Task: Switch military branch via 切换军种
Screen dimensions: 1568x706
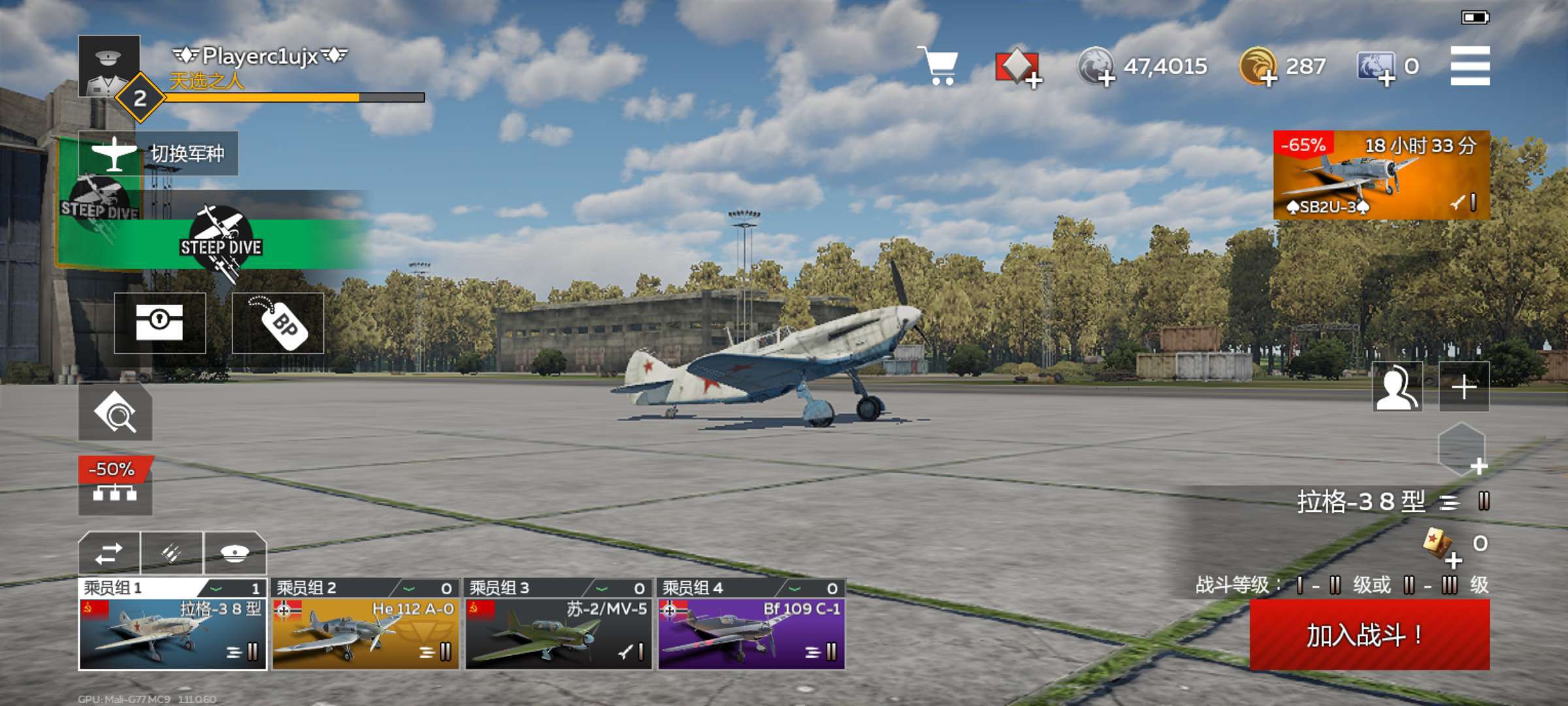Action: tap(158, 154)
